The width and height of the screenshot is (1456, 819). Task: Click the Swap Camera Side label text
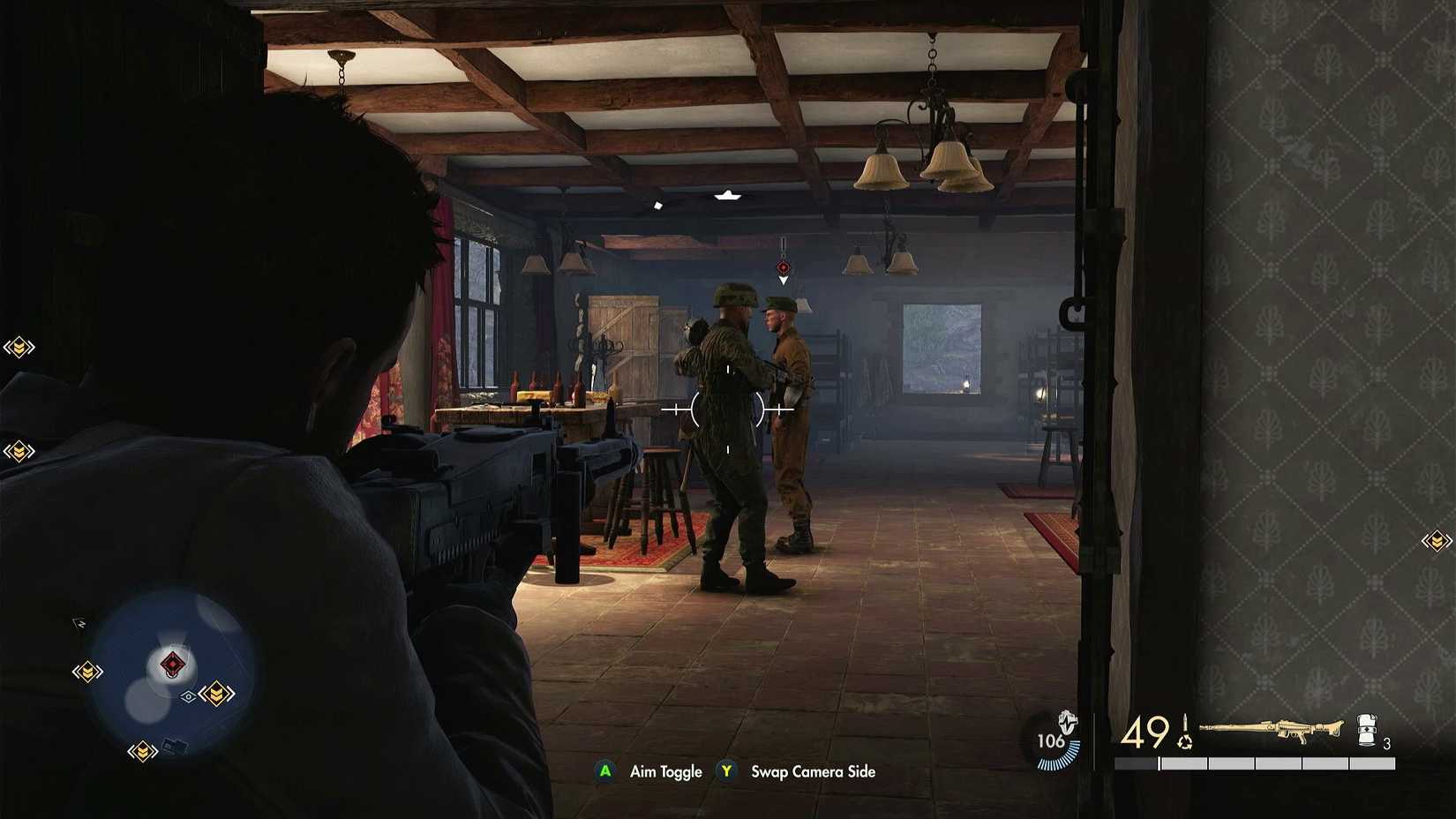[811, 771]
